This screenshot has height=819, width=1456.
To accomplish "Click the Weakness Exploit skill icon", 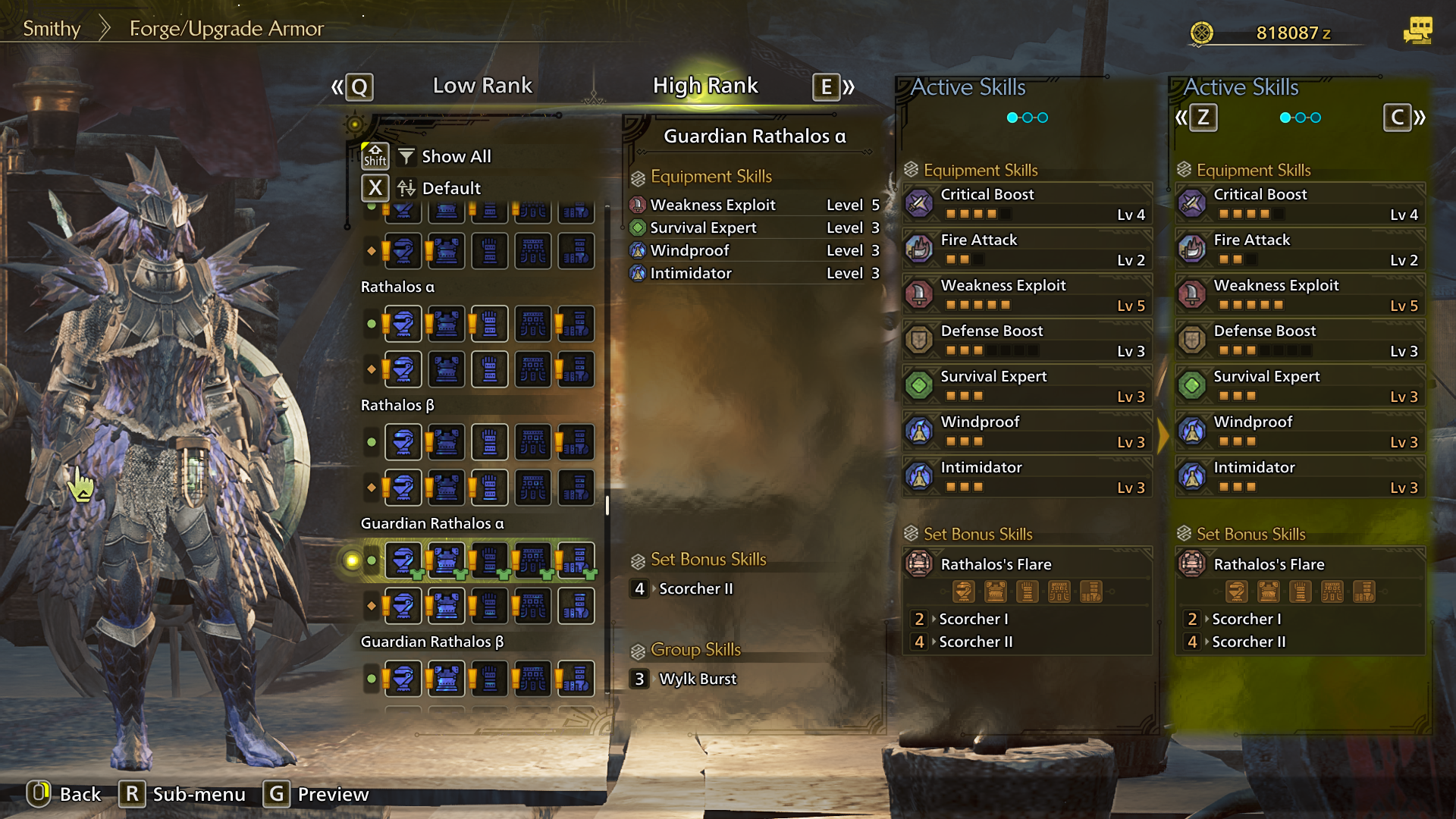I will [x=919, y=294].
